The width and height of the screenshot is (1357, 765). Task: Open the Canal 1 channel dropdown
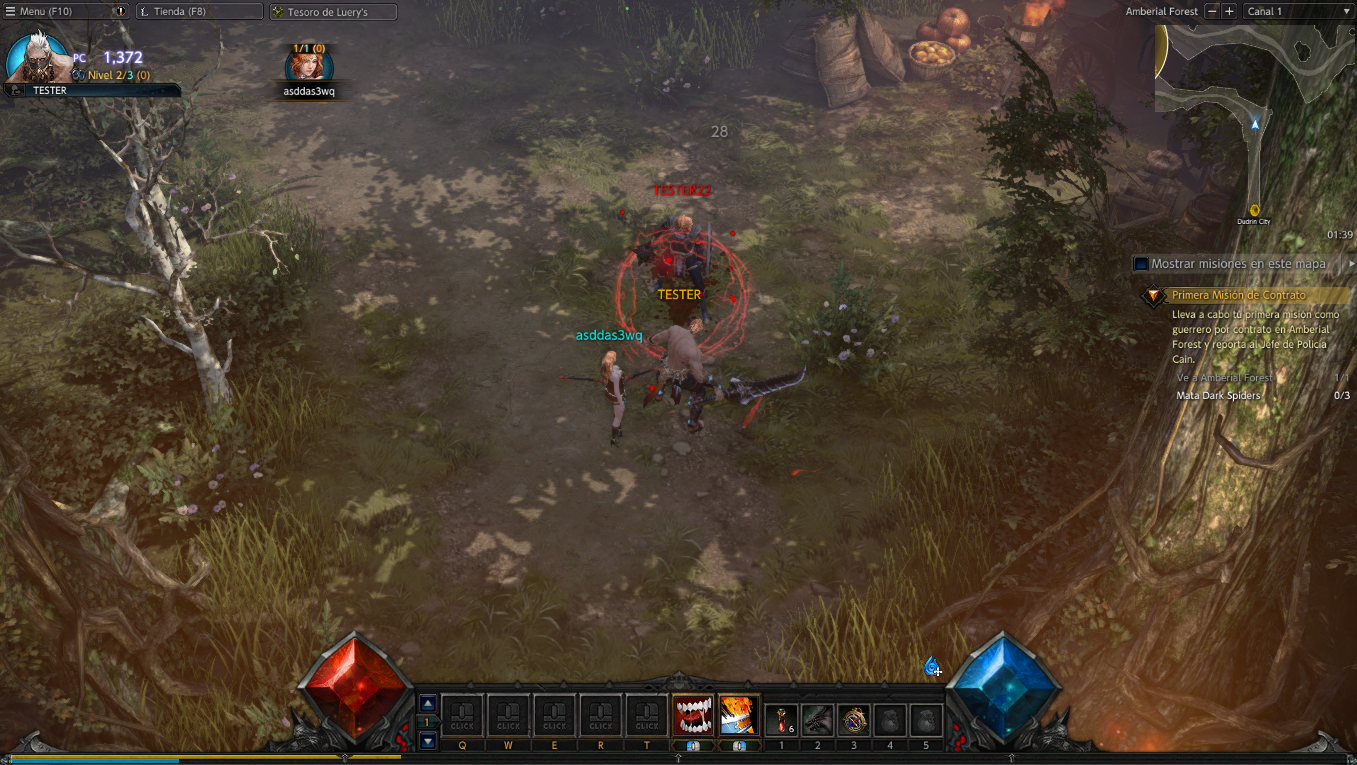[x=1297, y=11]
